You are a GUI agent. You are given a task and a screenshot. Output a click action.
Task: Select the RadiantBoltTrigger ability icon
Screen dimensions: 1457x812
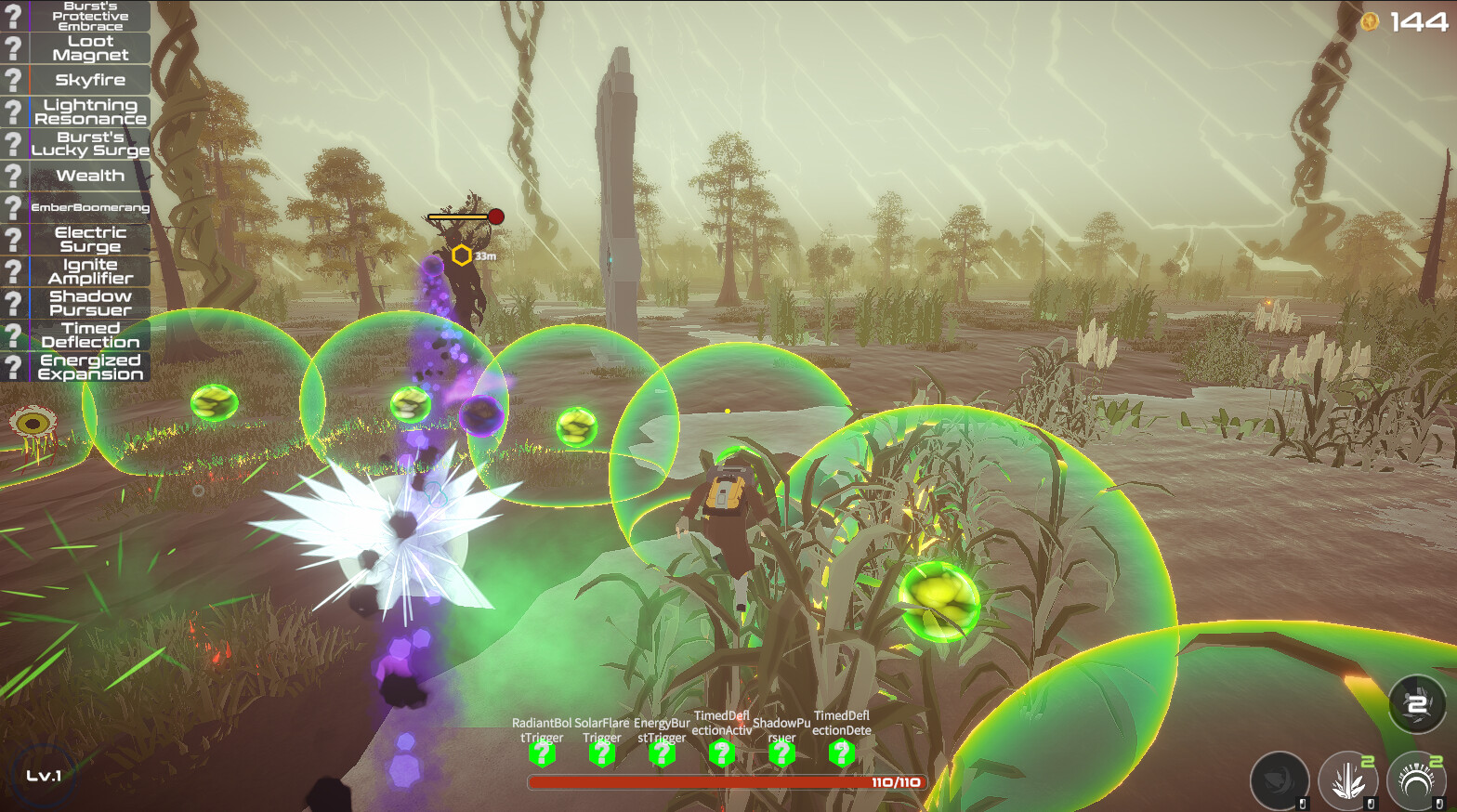544,755
